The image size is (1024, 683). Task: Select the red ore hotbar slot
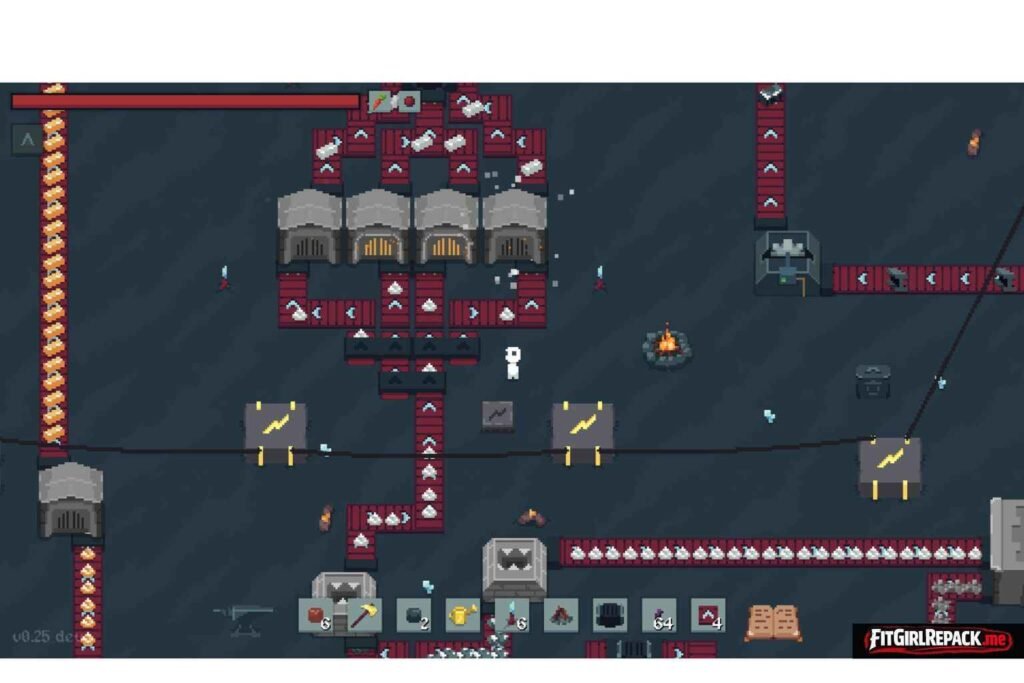coord(315,615)
